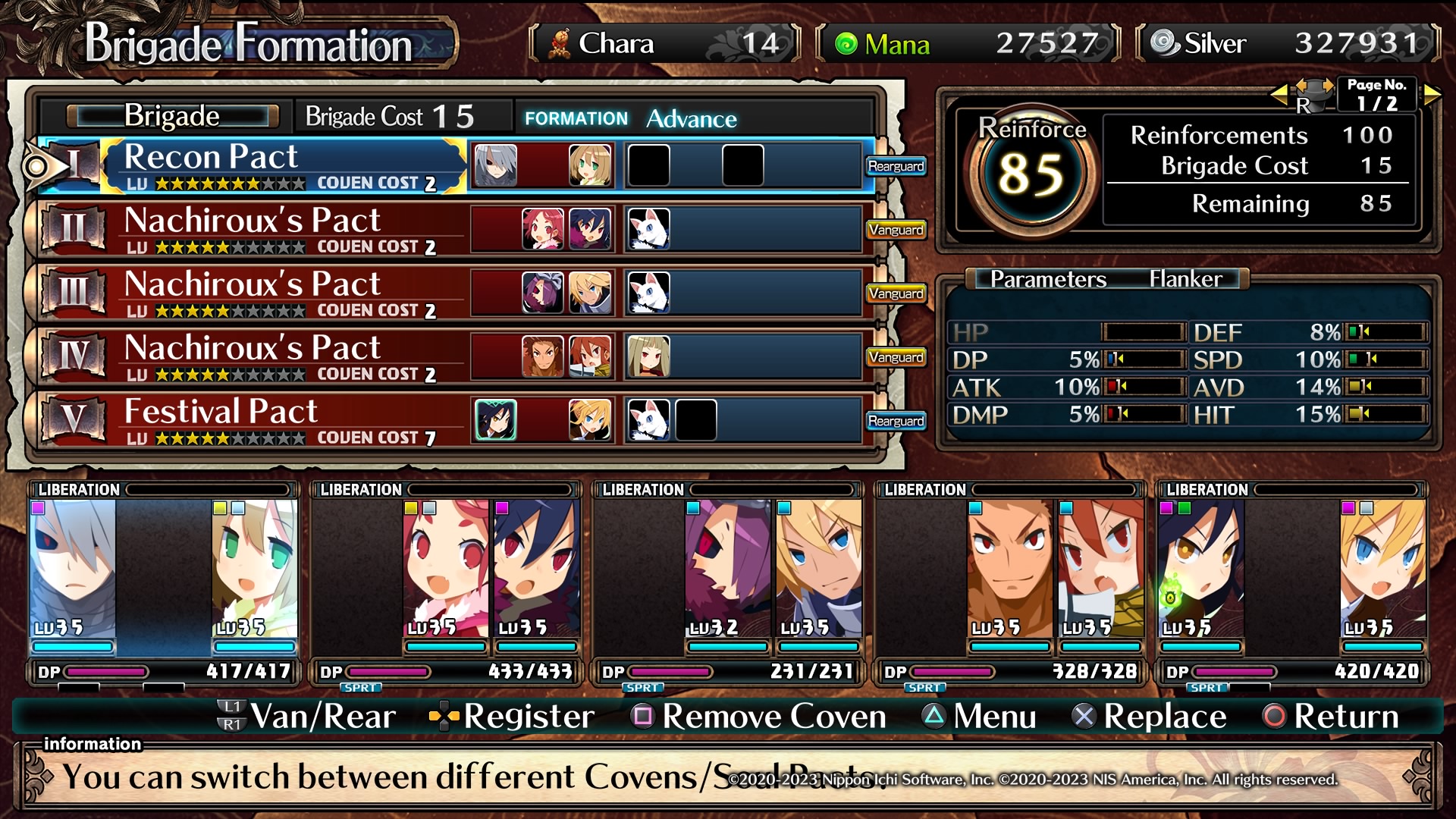Select the Register command

[x=513, y=717]
